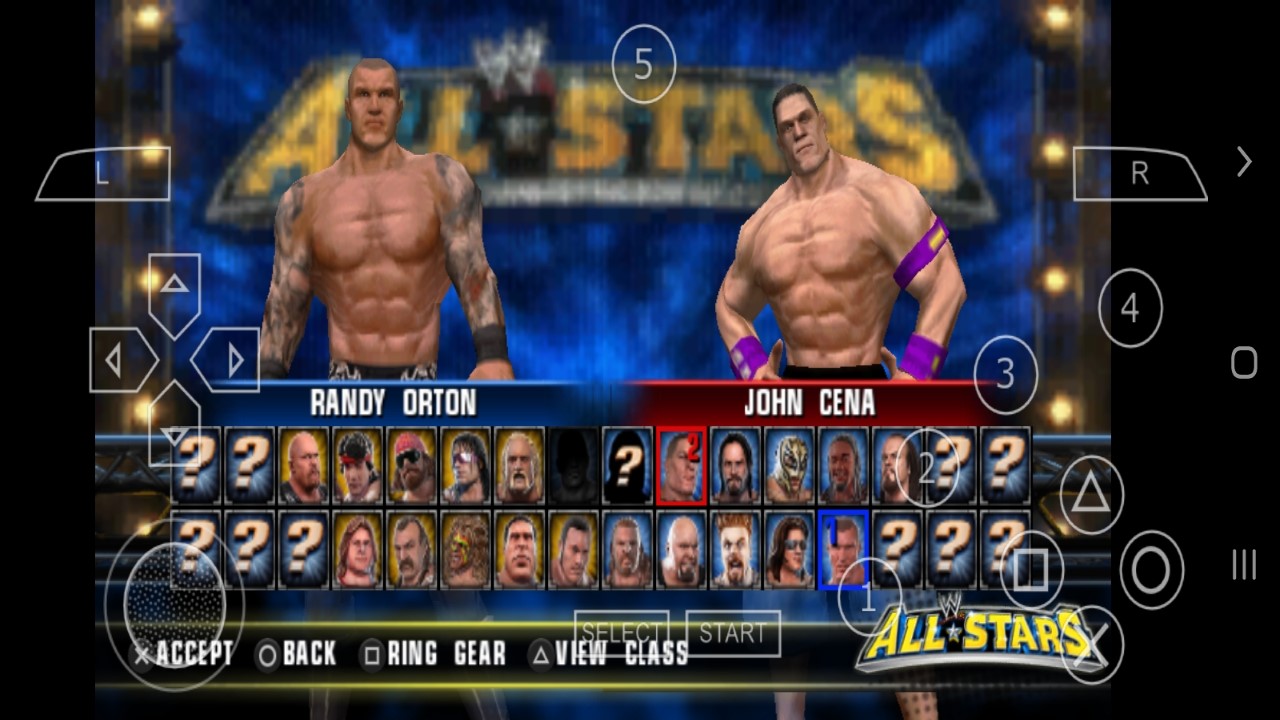Select the Rey Mysterio masked portrait

coord(789,466)
